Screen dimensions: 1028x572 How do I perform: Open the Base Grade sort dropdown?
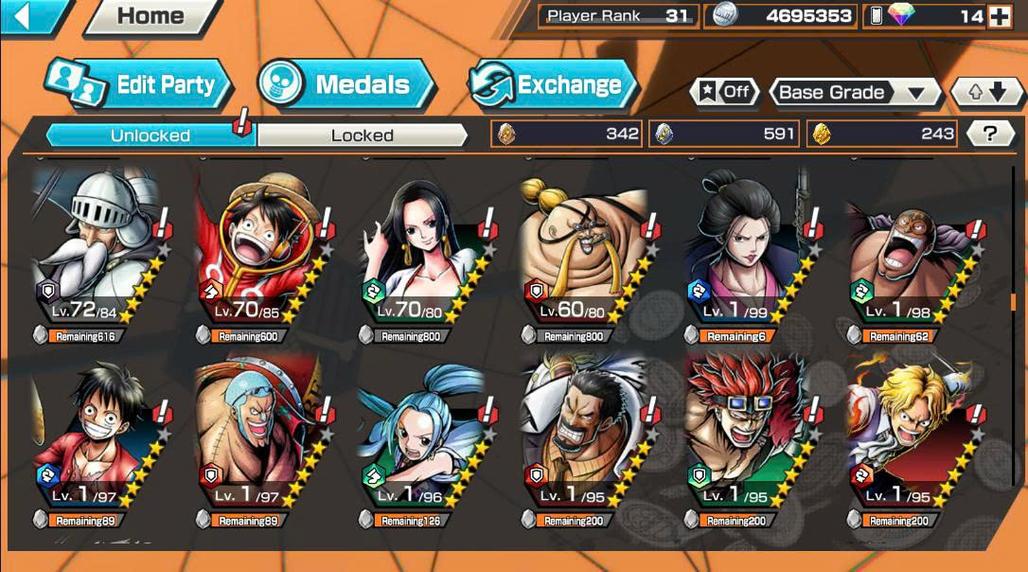[x=853, y=92]
